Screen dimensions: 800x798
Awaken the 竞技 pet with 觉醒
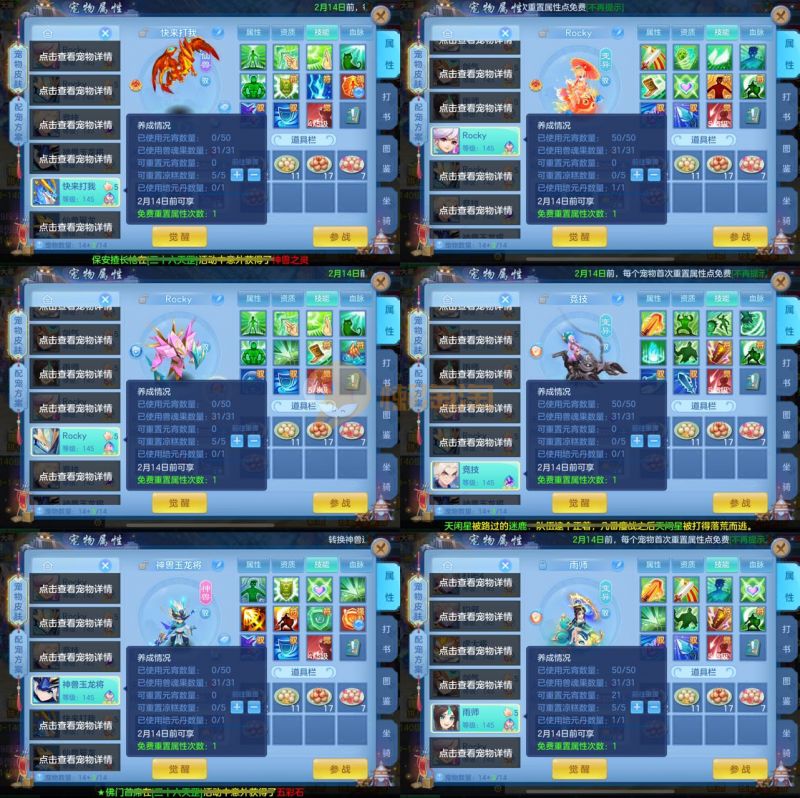pyautogui.click(x=579, y=503)
